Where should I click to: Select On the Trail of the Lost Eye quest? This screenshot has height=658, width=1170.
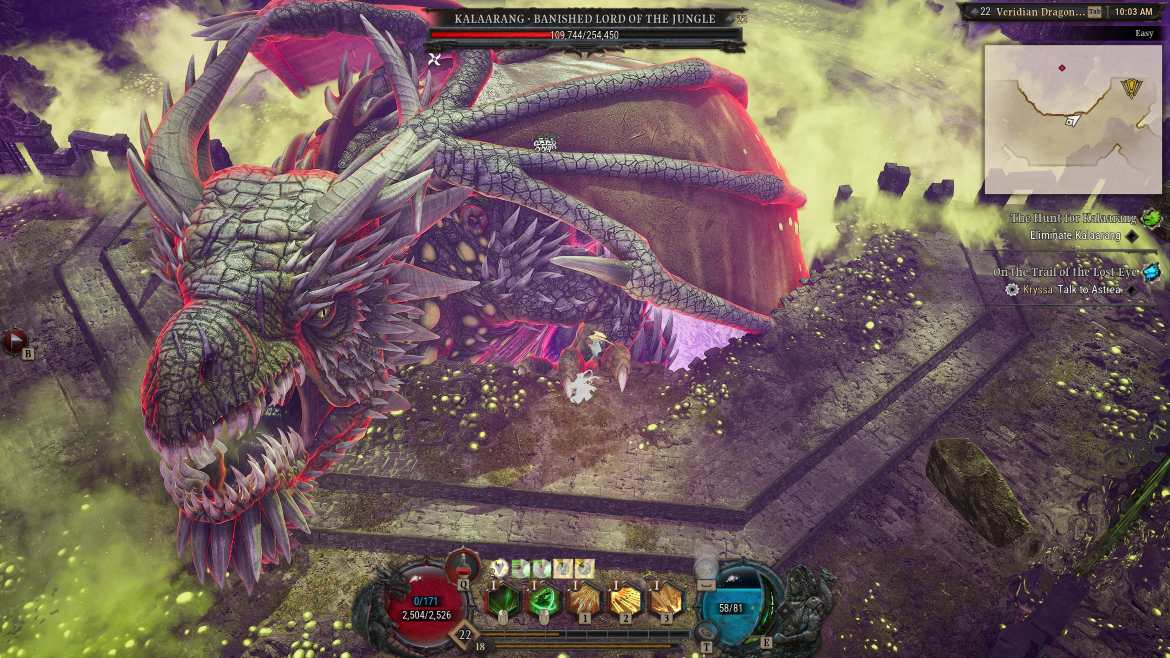[x=1065, y=272]
